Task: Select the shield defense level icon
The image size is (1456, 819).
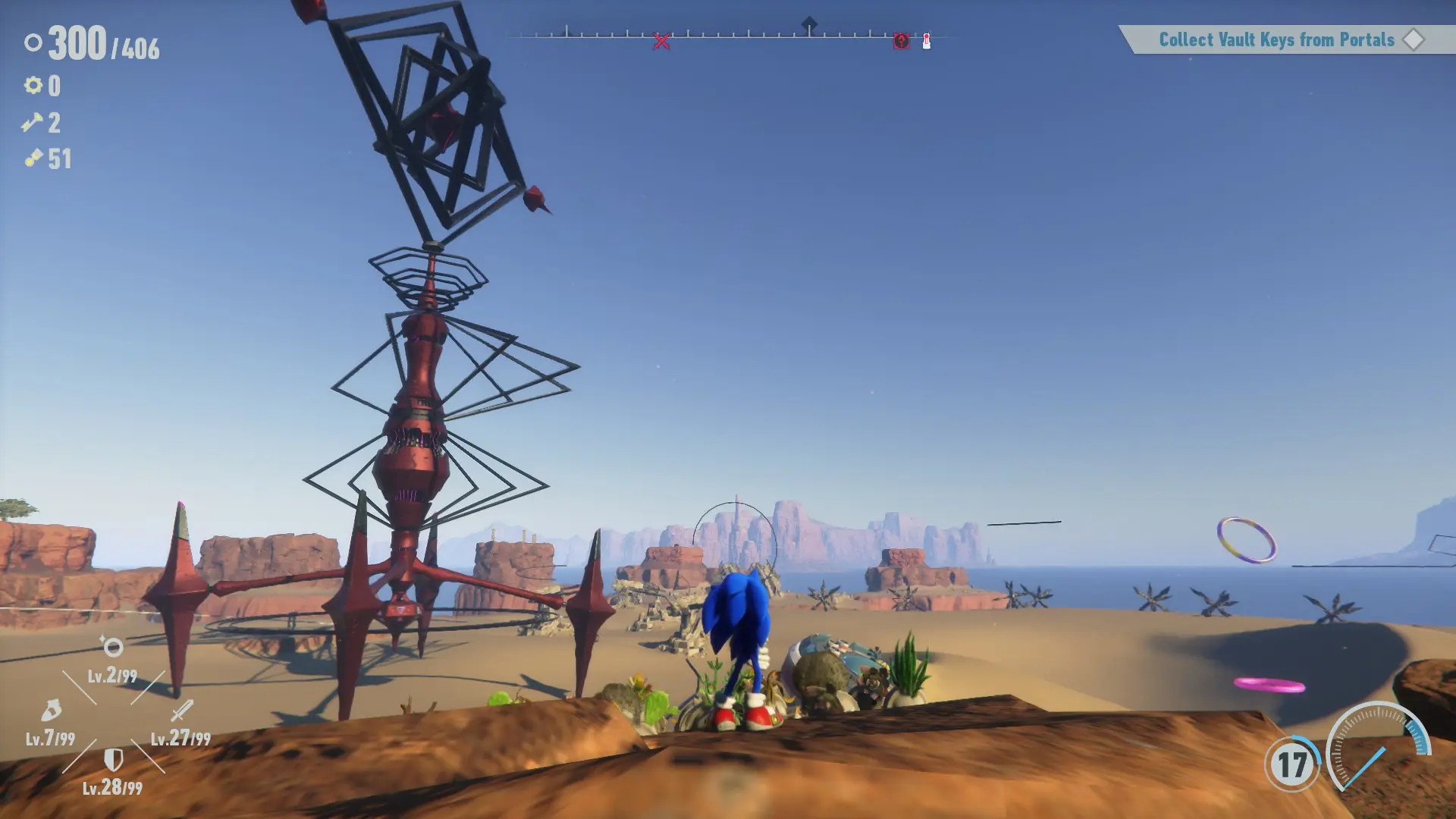Action: click(x=113, y=759)
